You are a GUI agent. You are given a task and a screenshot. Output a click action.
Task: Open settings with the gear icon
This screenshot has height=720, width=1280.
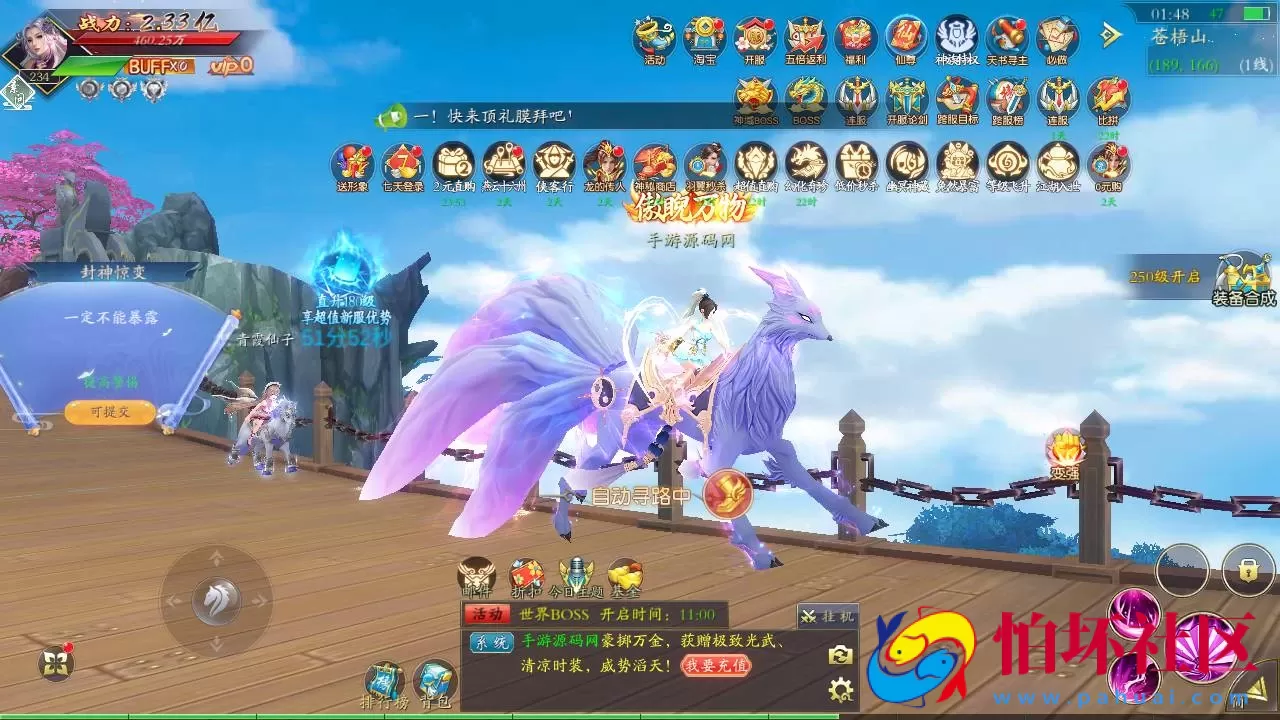tap(840, 689)
